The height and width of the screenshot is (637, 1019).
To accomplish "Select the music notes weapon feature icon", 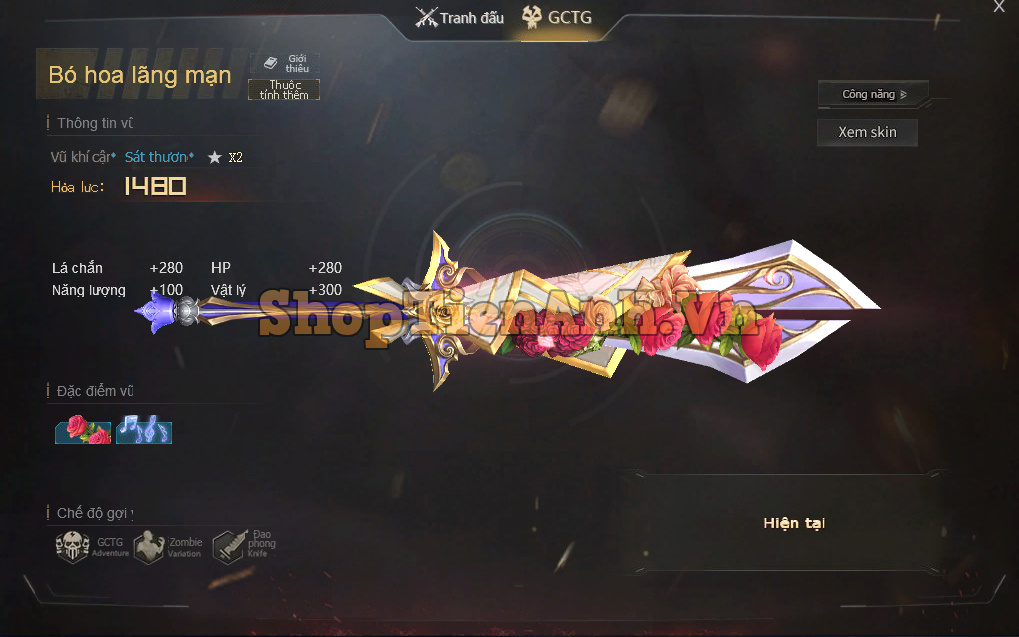I will 144,429.
